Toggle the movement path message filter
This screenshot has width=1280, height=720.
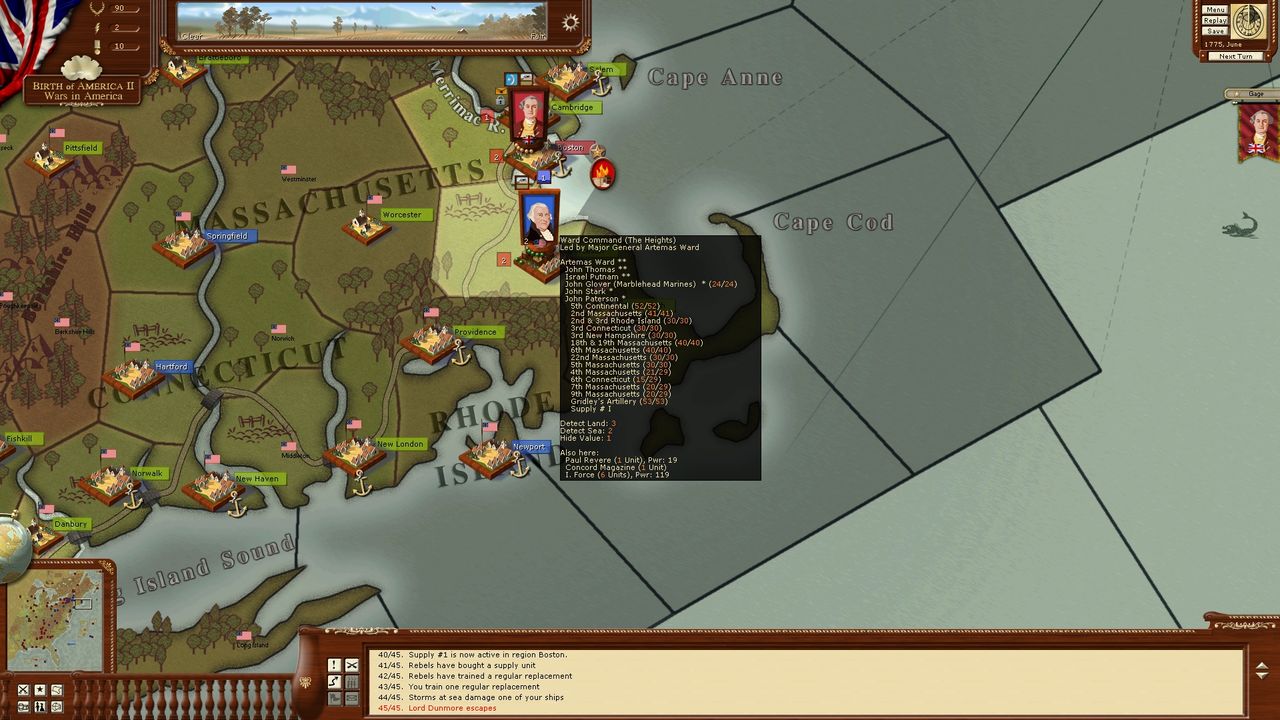[x=334, y=681]
